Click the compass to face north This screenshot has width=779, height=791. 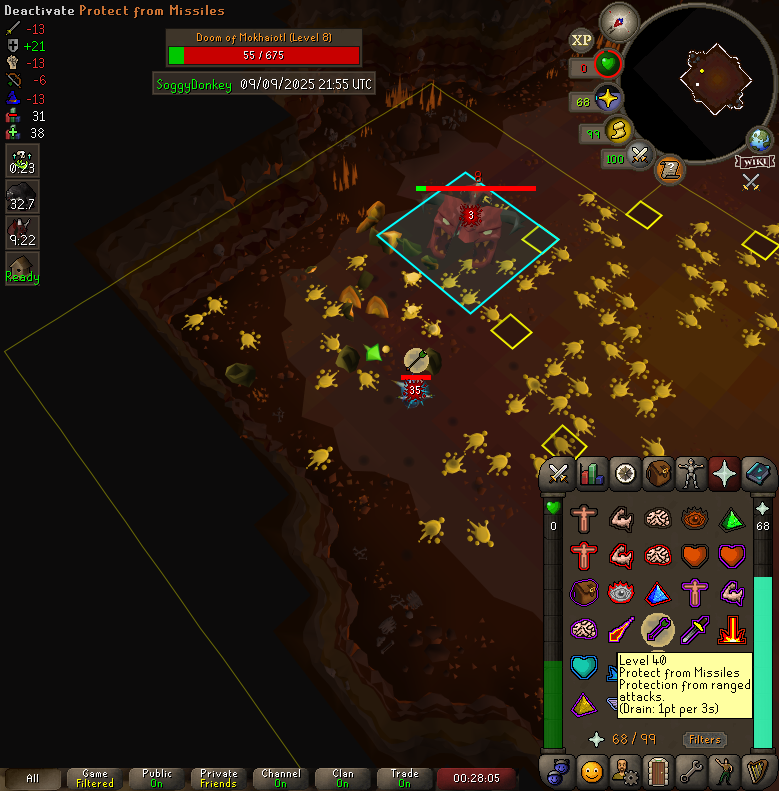pos(619,21)
